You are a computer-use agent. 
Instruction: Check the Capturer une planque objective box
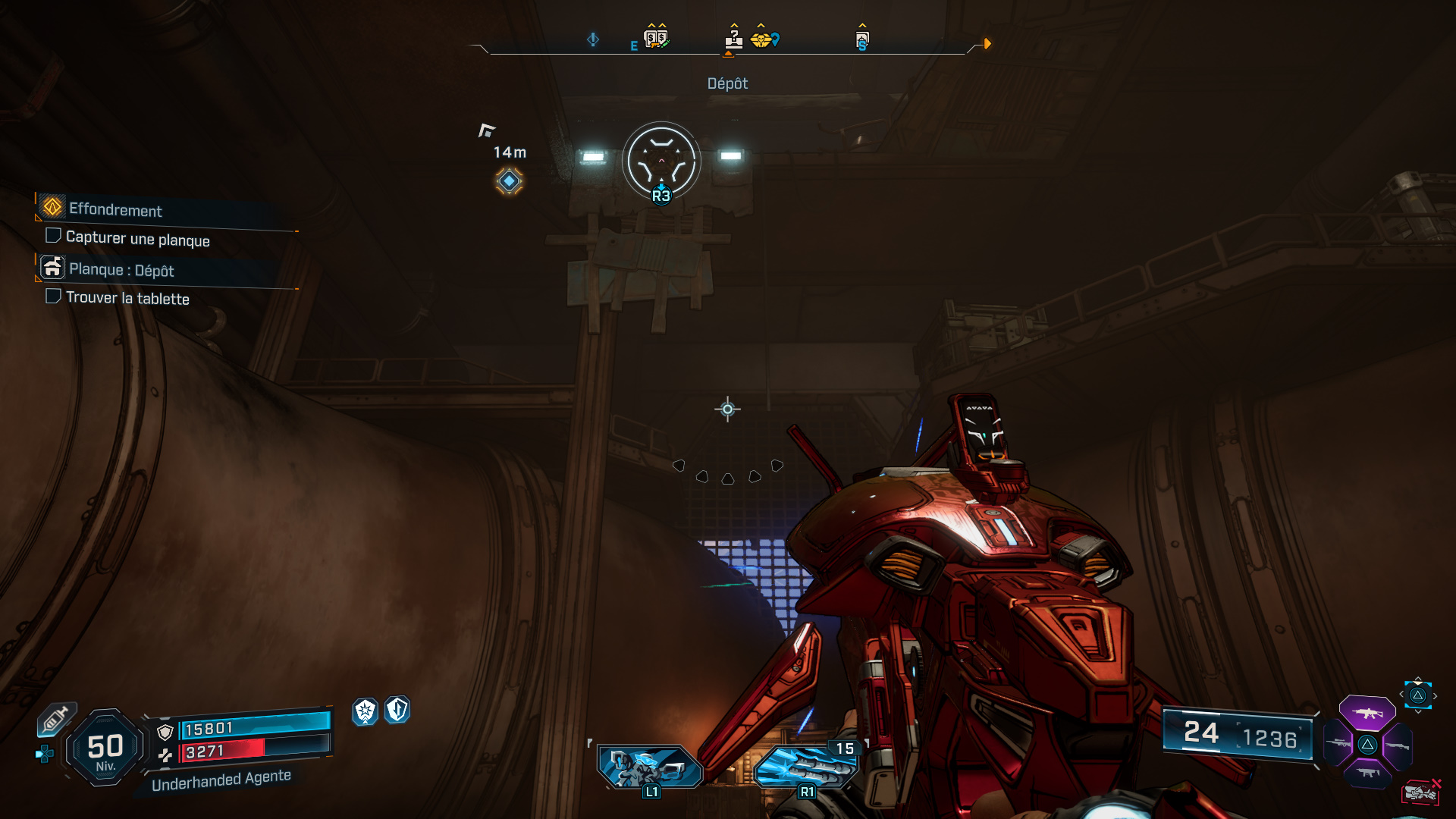pyautogui.click(x=54, y=235)
